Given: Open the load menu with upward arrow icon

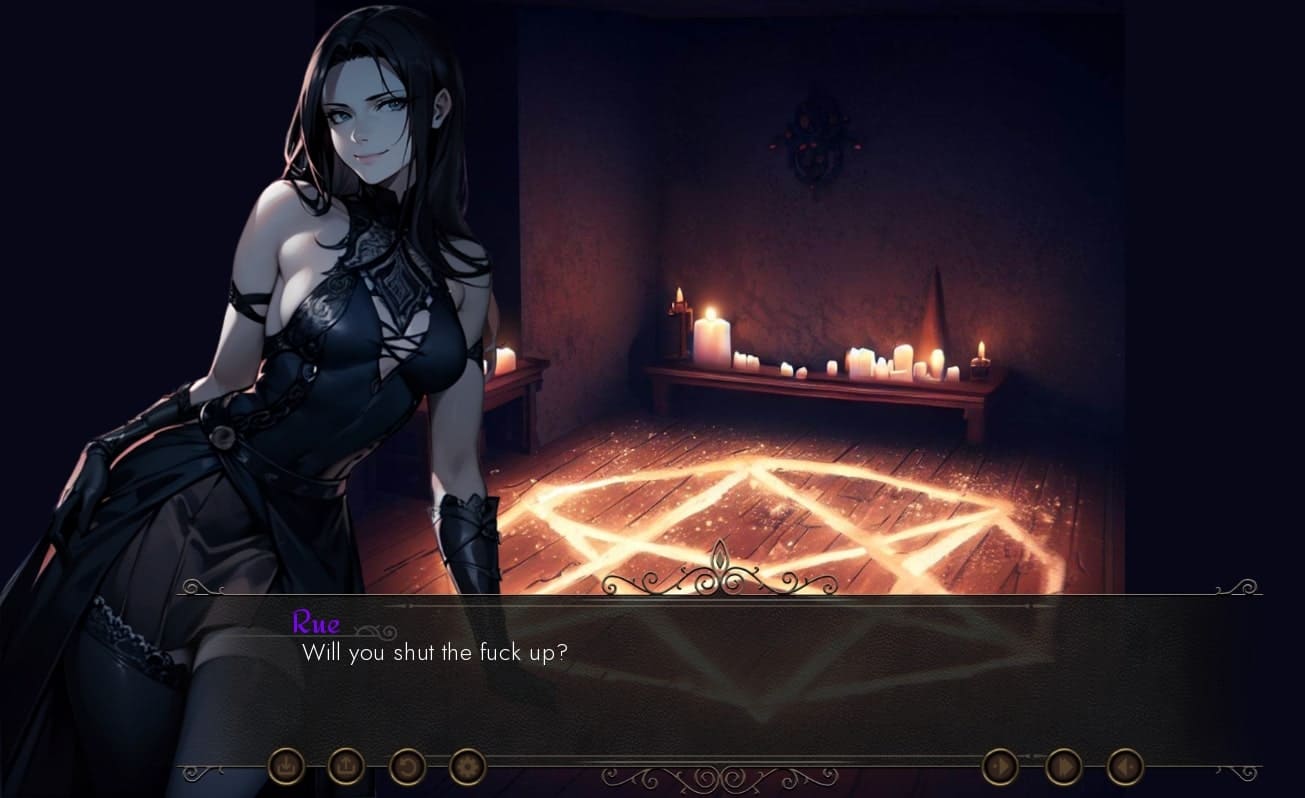Looking at the screenshot, I should [346, 767].
